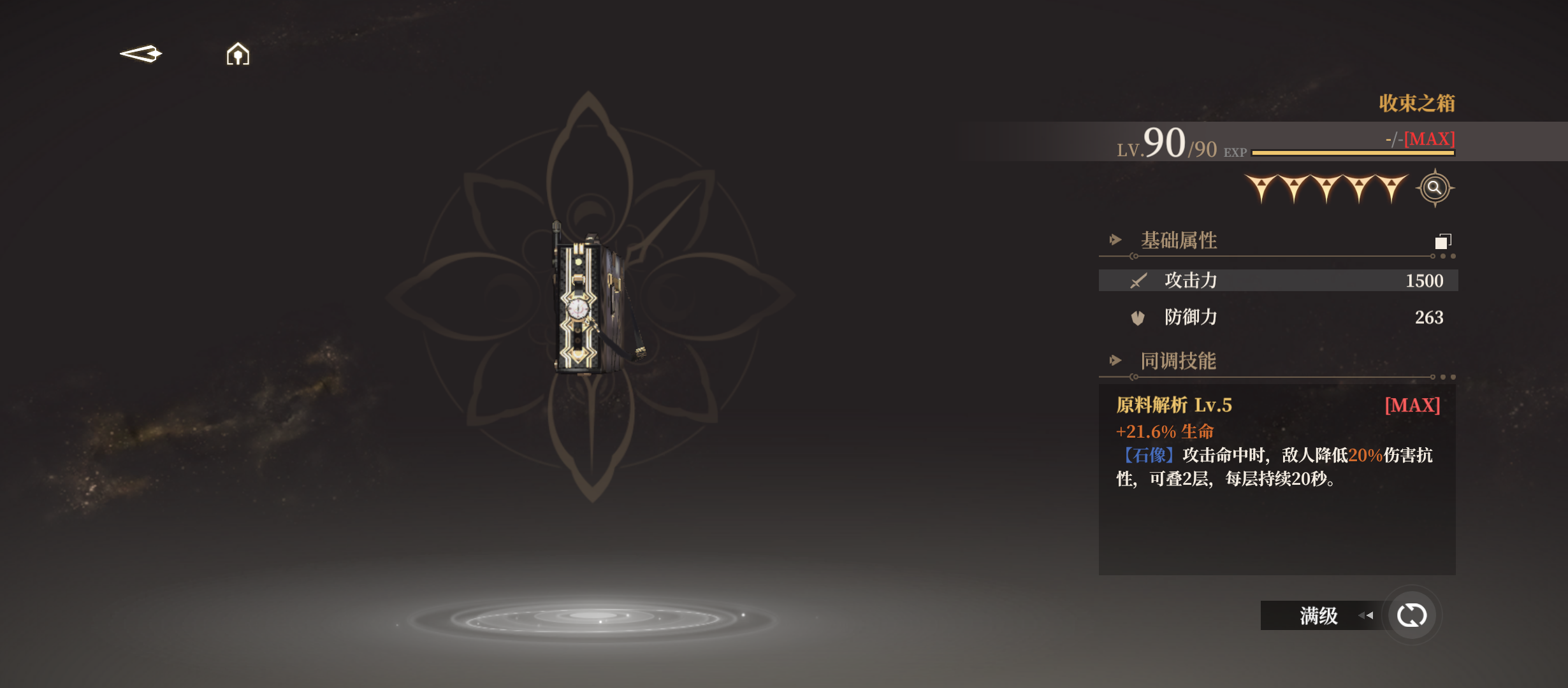Screen dimensions: 1568x688
Task: Open the magnifier inspect icon beside stars
Action: click(x=1434, y=188)
